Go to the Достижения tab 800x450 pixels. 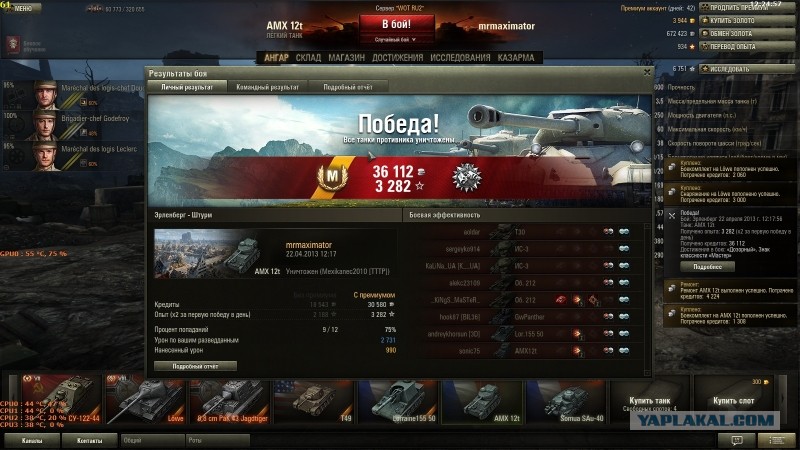pyautogui.click(x=397, y=58)
